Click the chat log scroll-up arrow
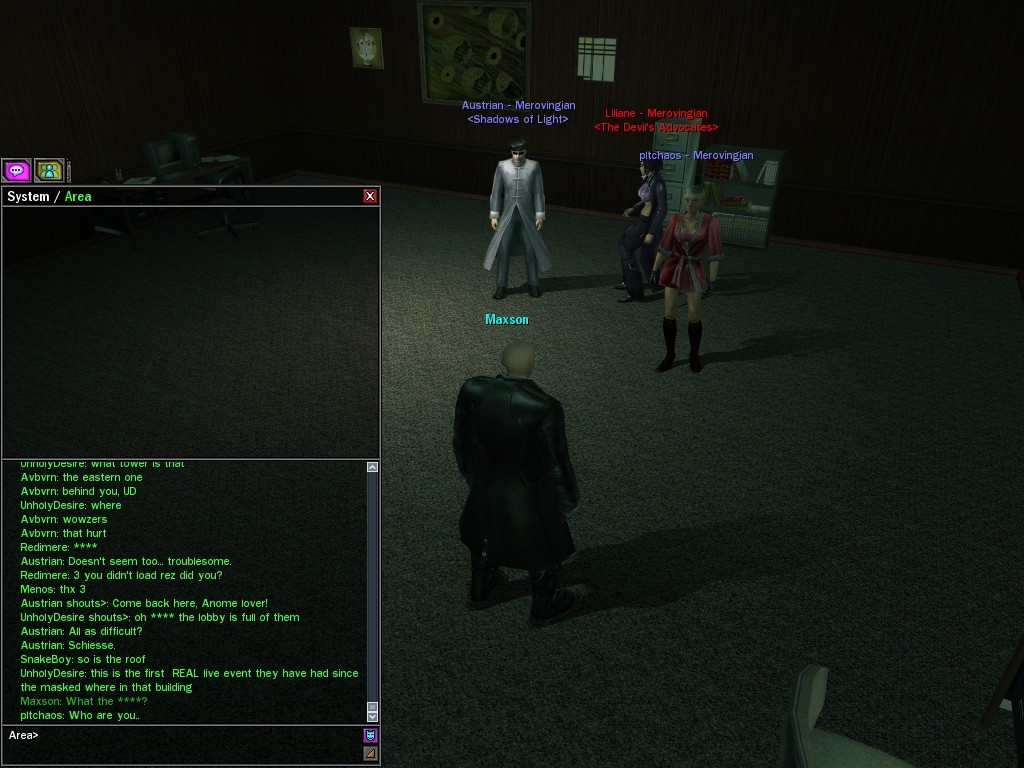Screen dimensions: 1024x768 tap(373, 467)
